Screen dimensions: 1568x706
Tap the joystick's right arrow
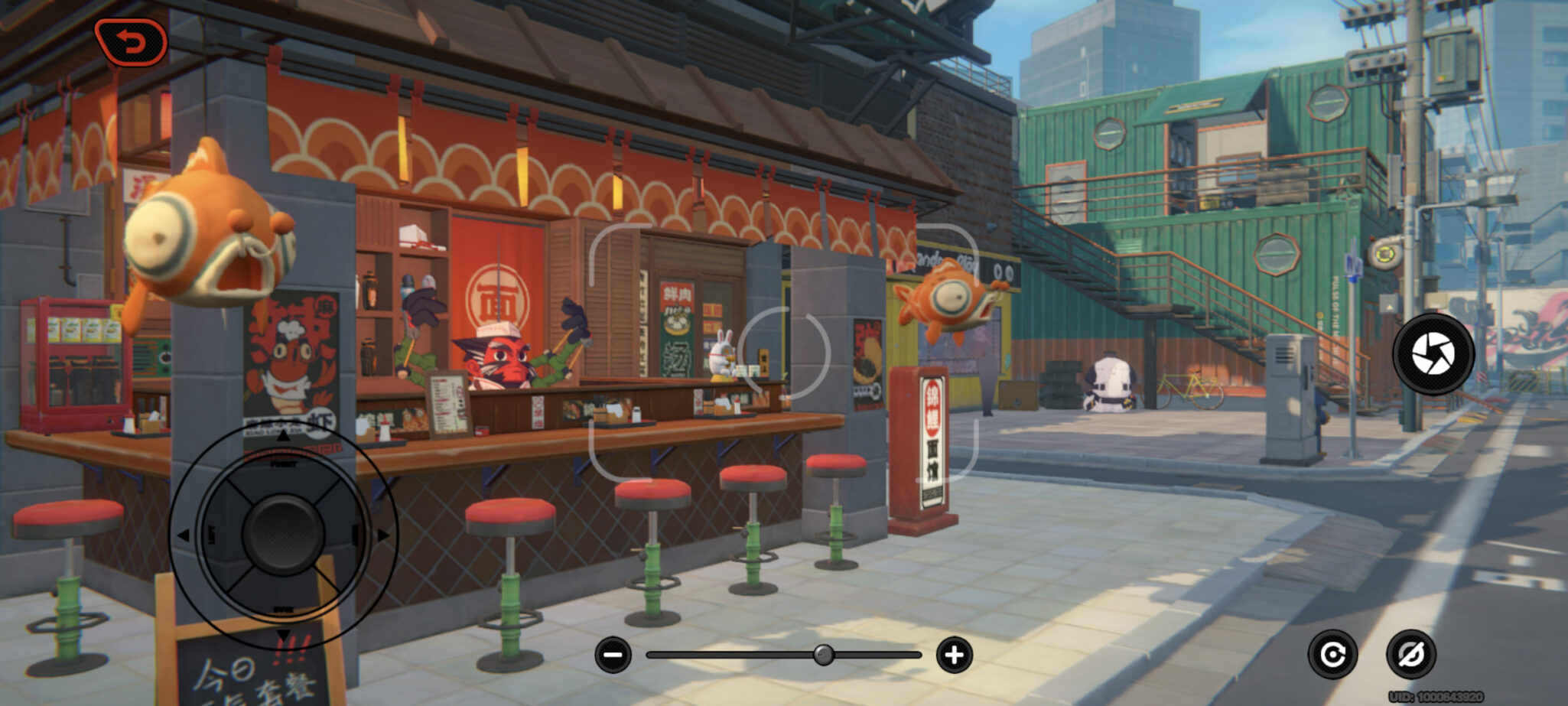coord(382,535)
